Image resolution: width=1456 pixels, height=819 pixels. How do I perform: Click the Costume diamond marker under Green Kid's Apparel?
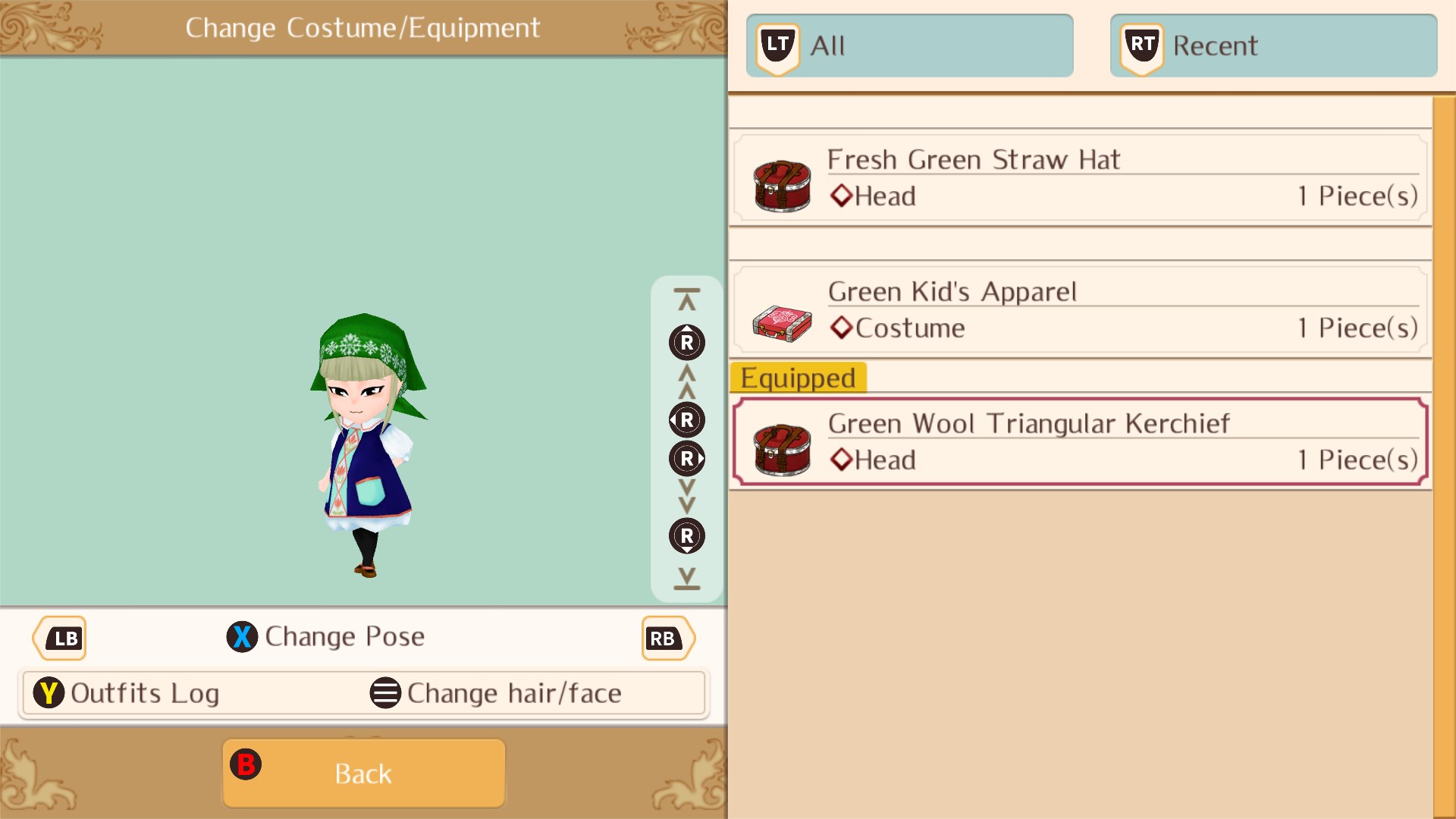(x=841, y=328)
